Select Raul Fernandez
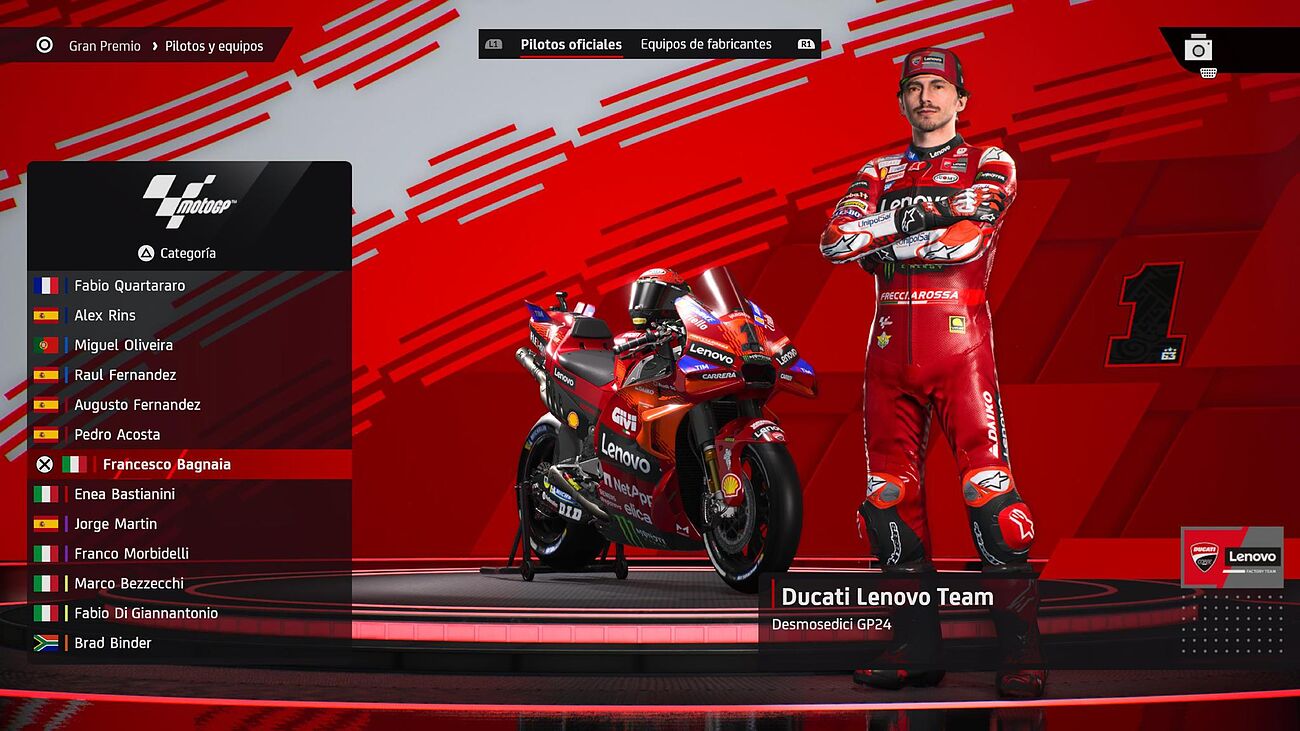The height and width of the screenshot is (731, 1300). 125,375
